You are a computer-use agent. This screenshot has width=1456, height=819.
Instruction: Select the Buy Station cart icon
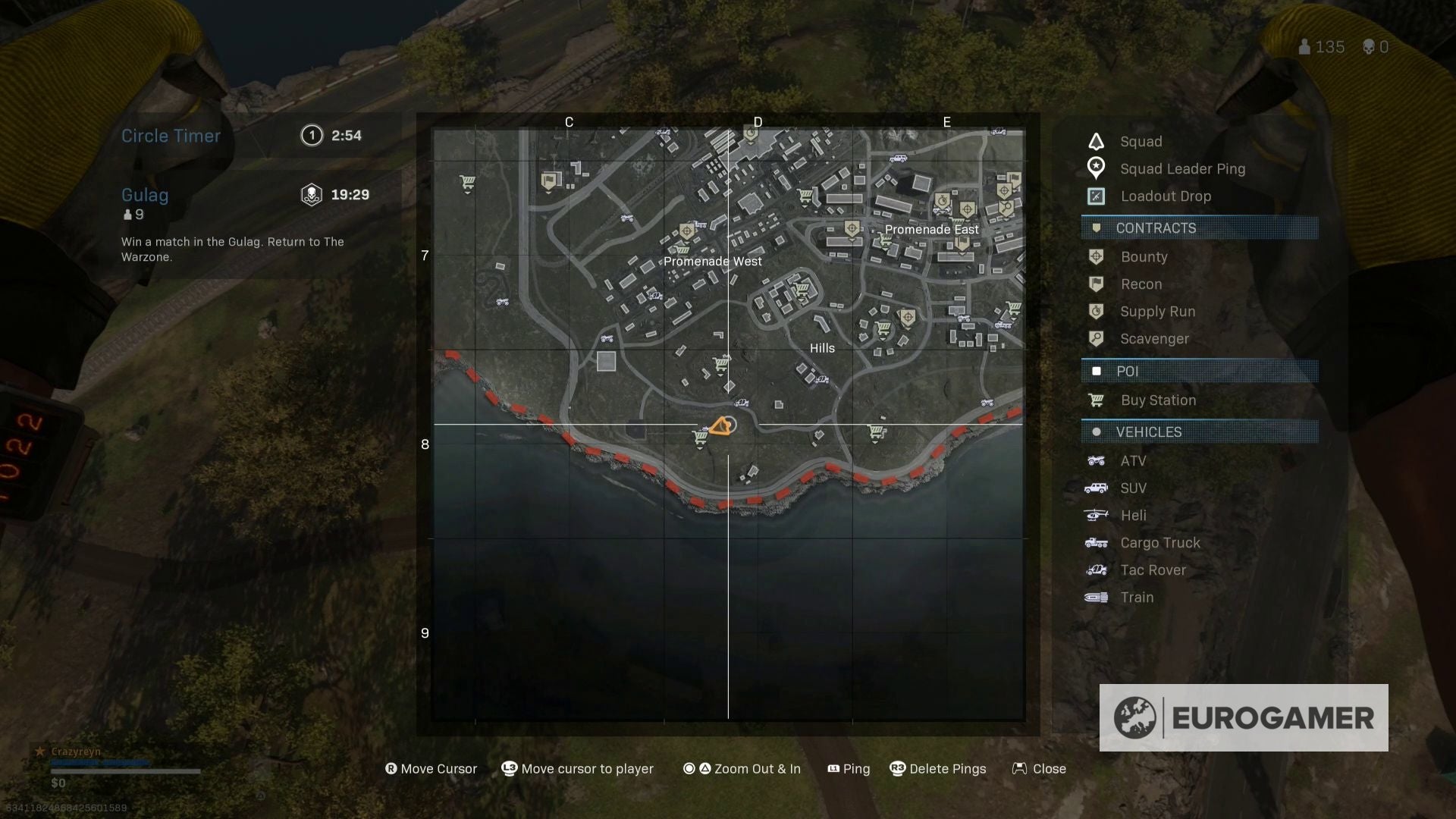pos(1097,400)
